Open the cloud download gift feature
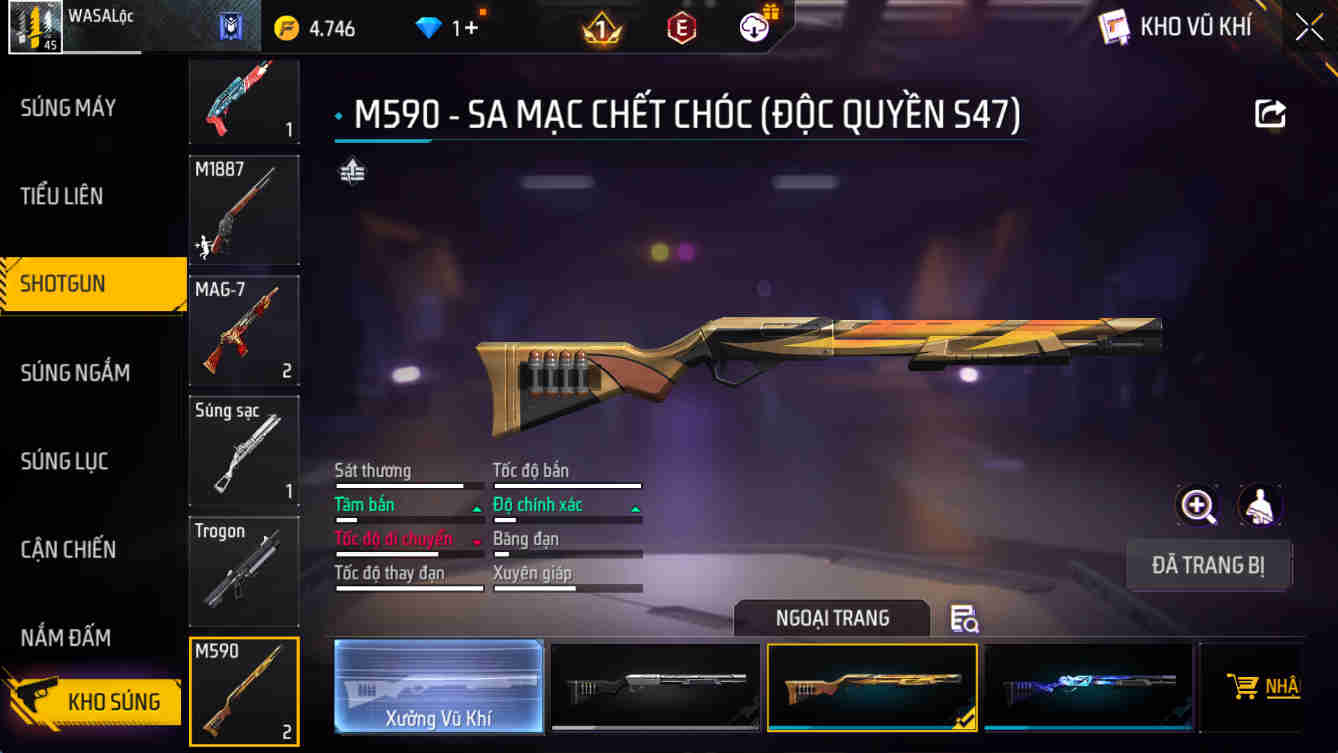Viewport: 1338px width, 753px height. 754,27
